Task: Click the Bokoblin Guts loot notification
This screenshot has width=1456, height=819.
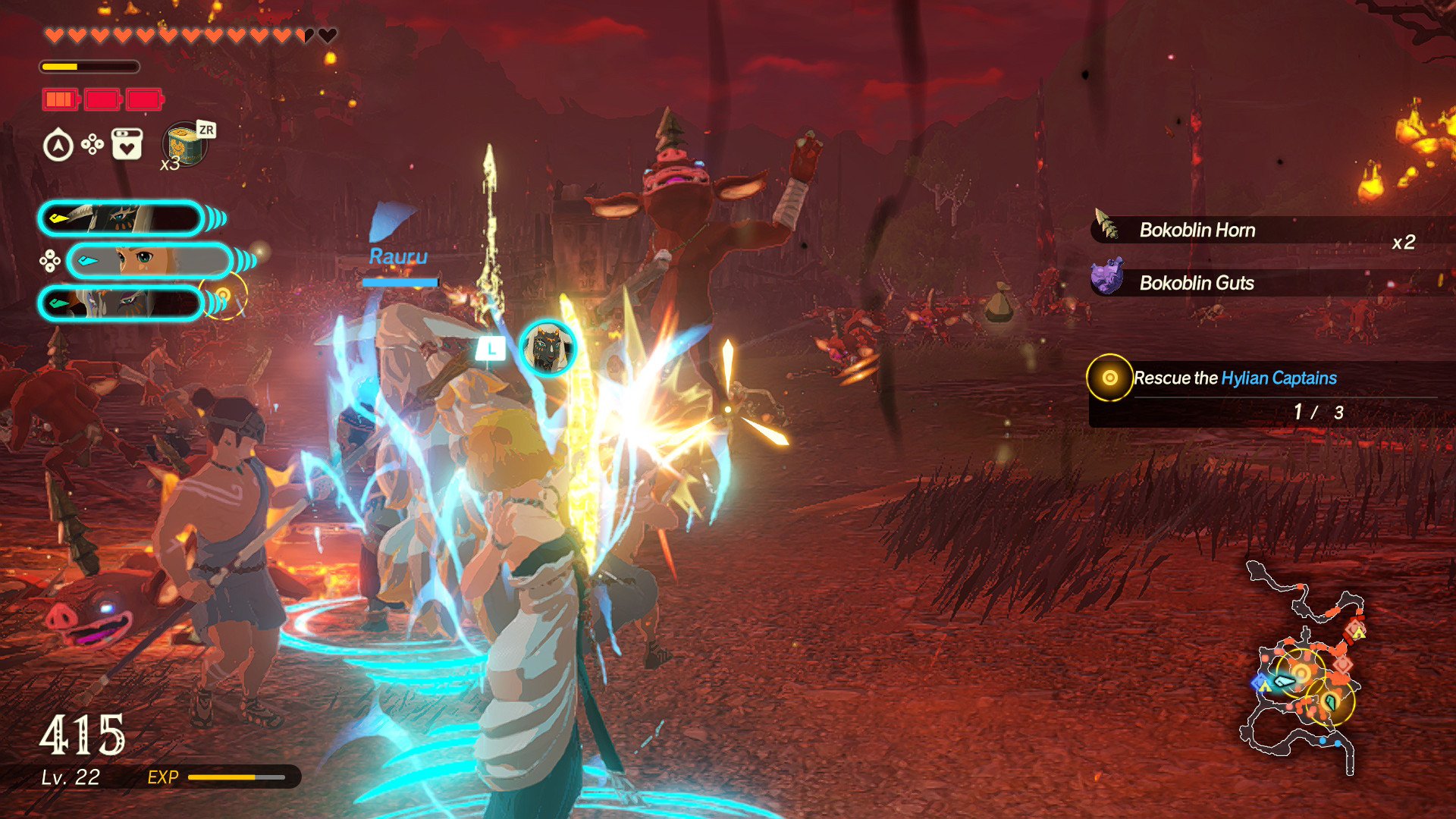Action: (1197, 283)
